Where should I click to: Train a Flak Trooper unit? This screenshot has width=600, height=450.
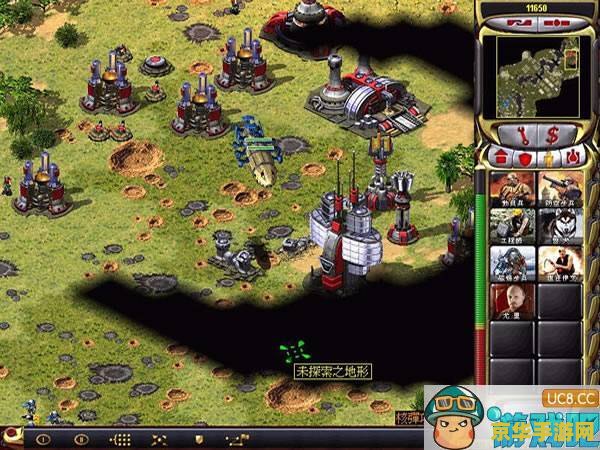coord(560,189)
